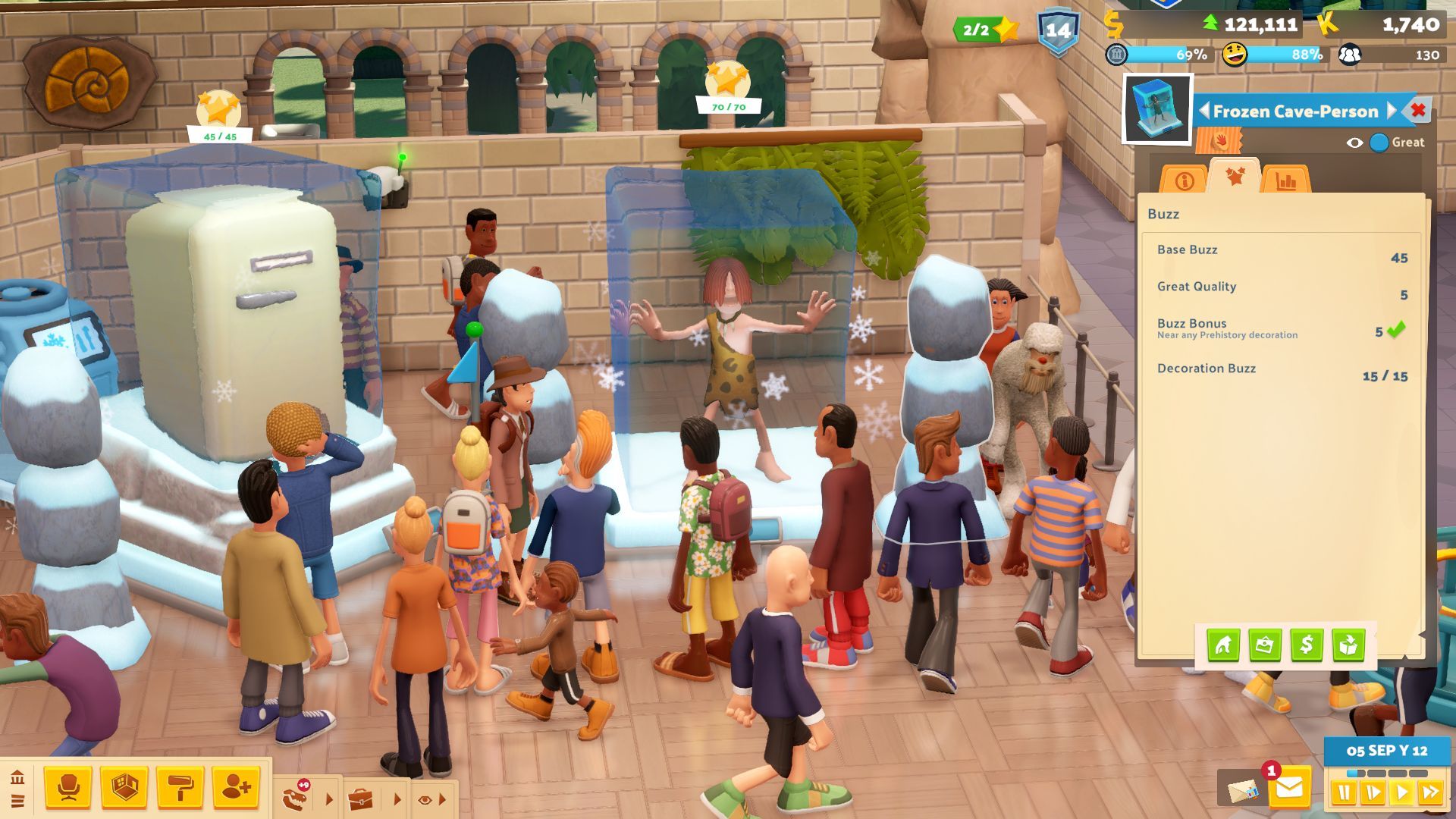Pause the game
The image size is (1456, 819).
pos(1344,793)
